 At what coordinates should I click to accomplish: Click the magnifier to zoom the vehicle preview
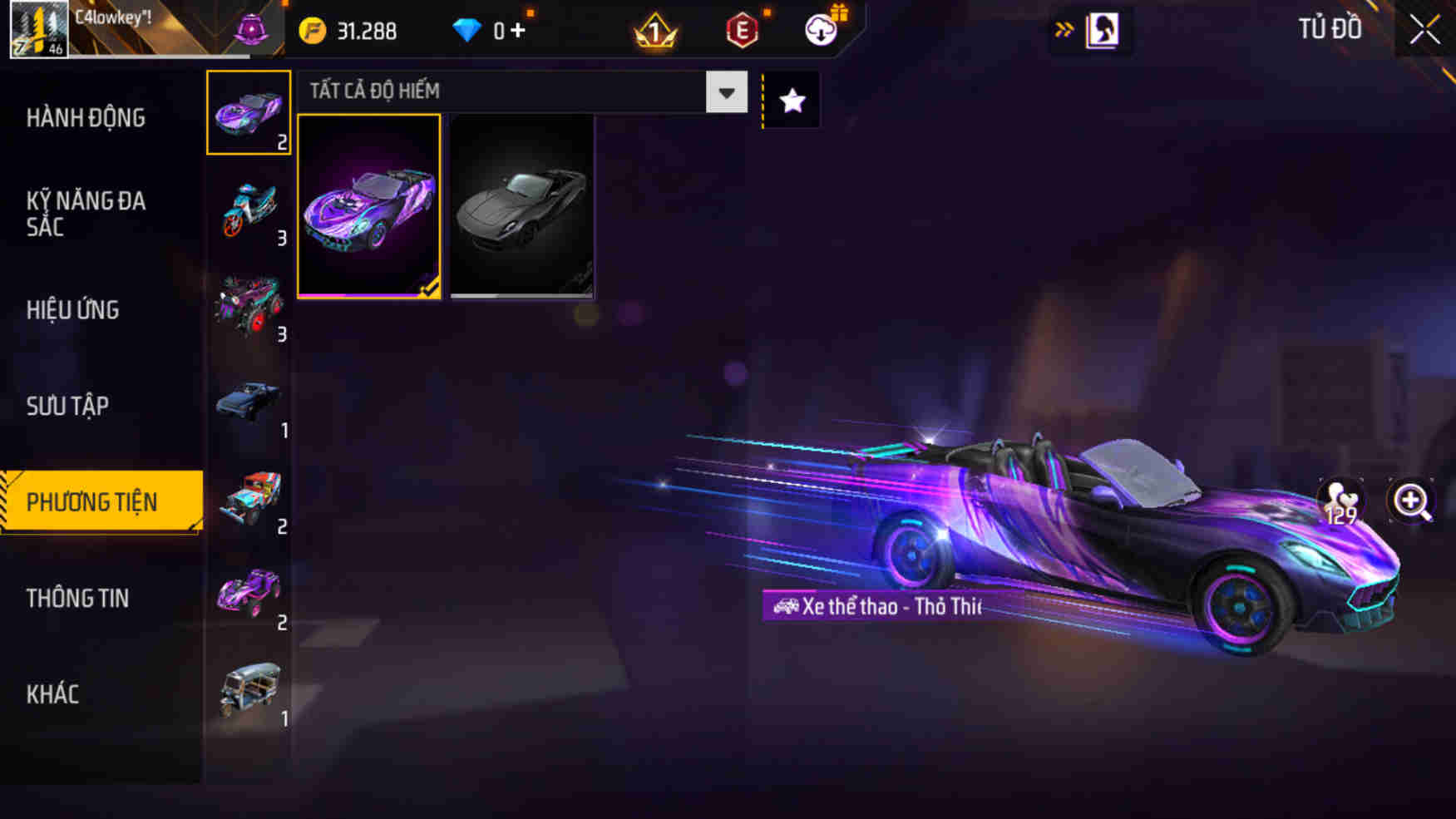pyautogui.click(x=1411, y=500)
